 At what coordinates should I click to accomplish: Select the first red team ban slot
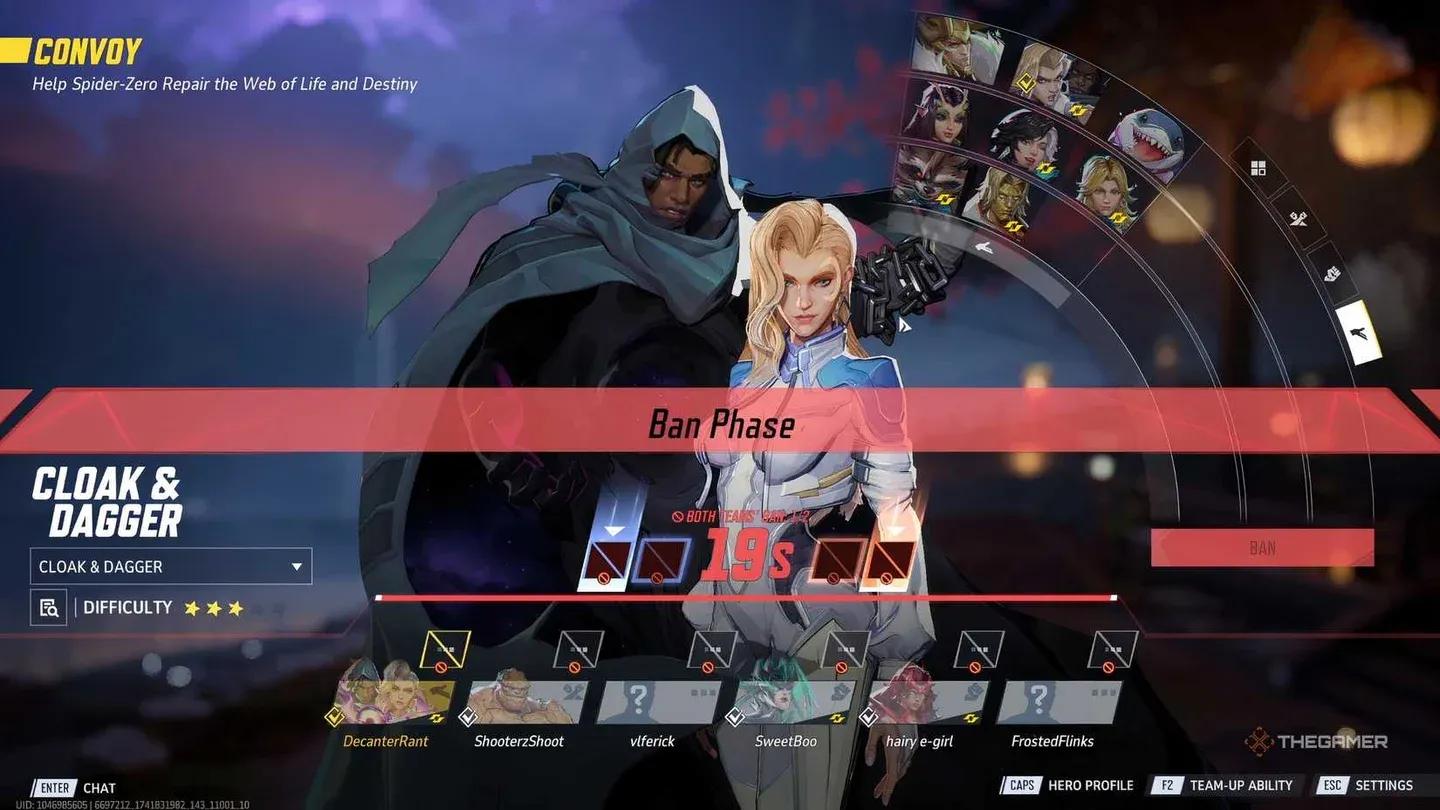(840, 560)
